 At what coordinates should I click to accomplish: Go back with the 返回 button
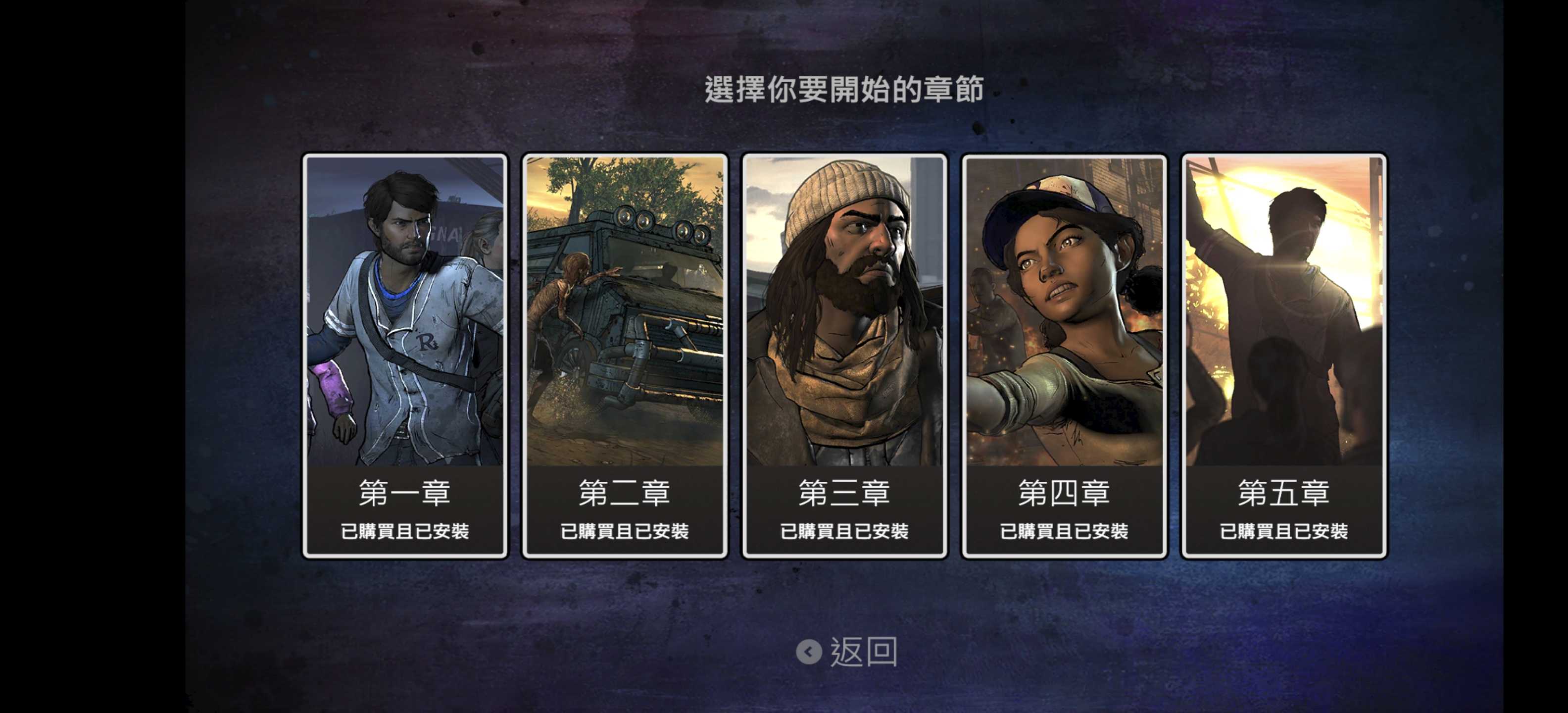[847, 652]
